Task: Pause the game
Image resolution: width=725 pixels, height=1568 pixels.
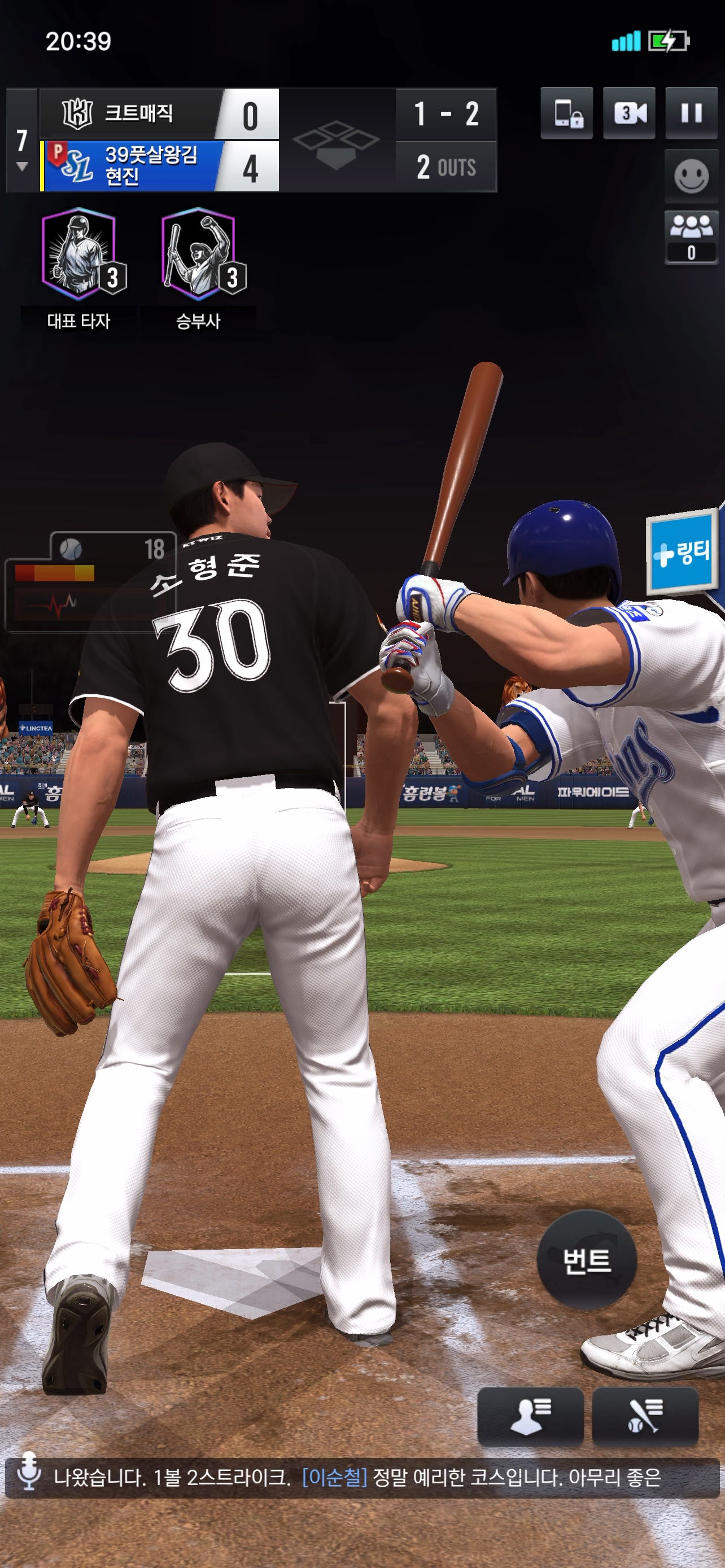Action: pyautogui.click(x=691, y=113)
